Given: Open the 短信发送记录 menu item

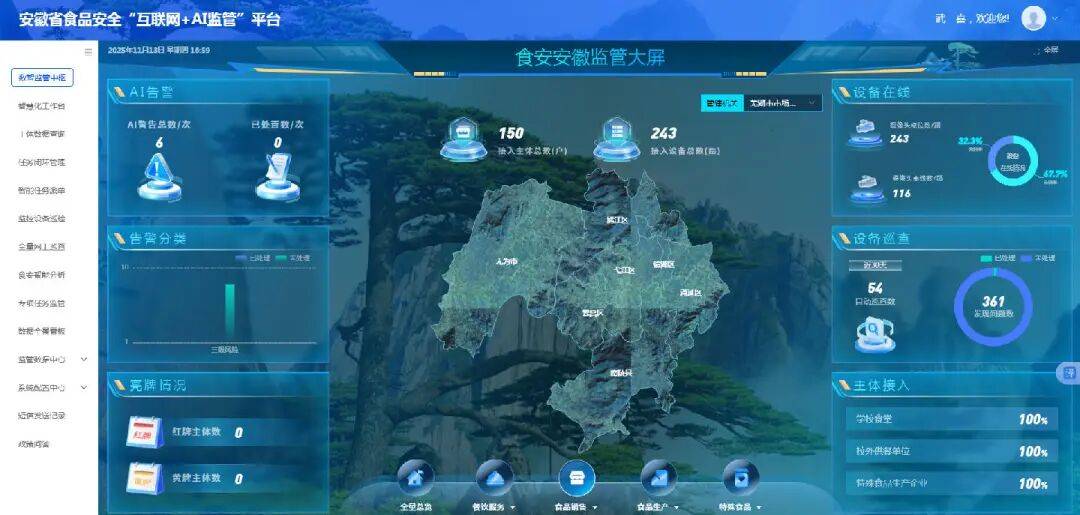Looking at the screenshot, I should click(x=42, y=415).
